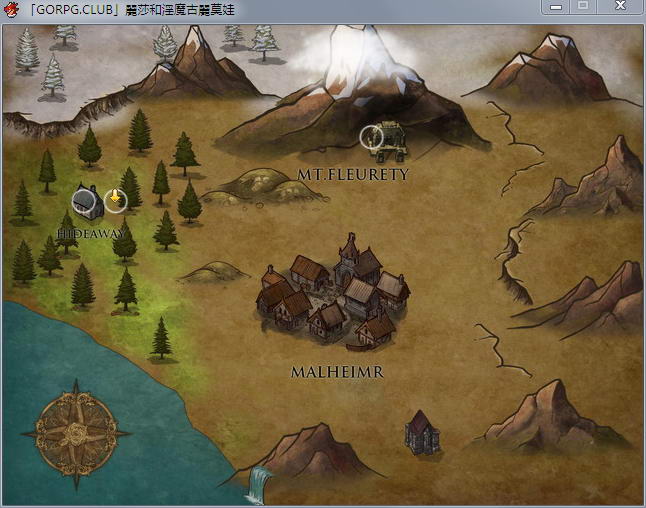The height and width of the screenshot is (508, 646).
Task: Select the lone building southeast of Malheimr
Action: coord(421,431)
